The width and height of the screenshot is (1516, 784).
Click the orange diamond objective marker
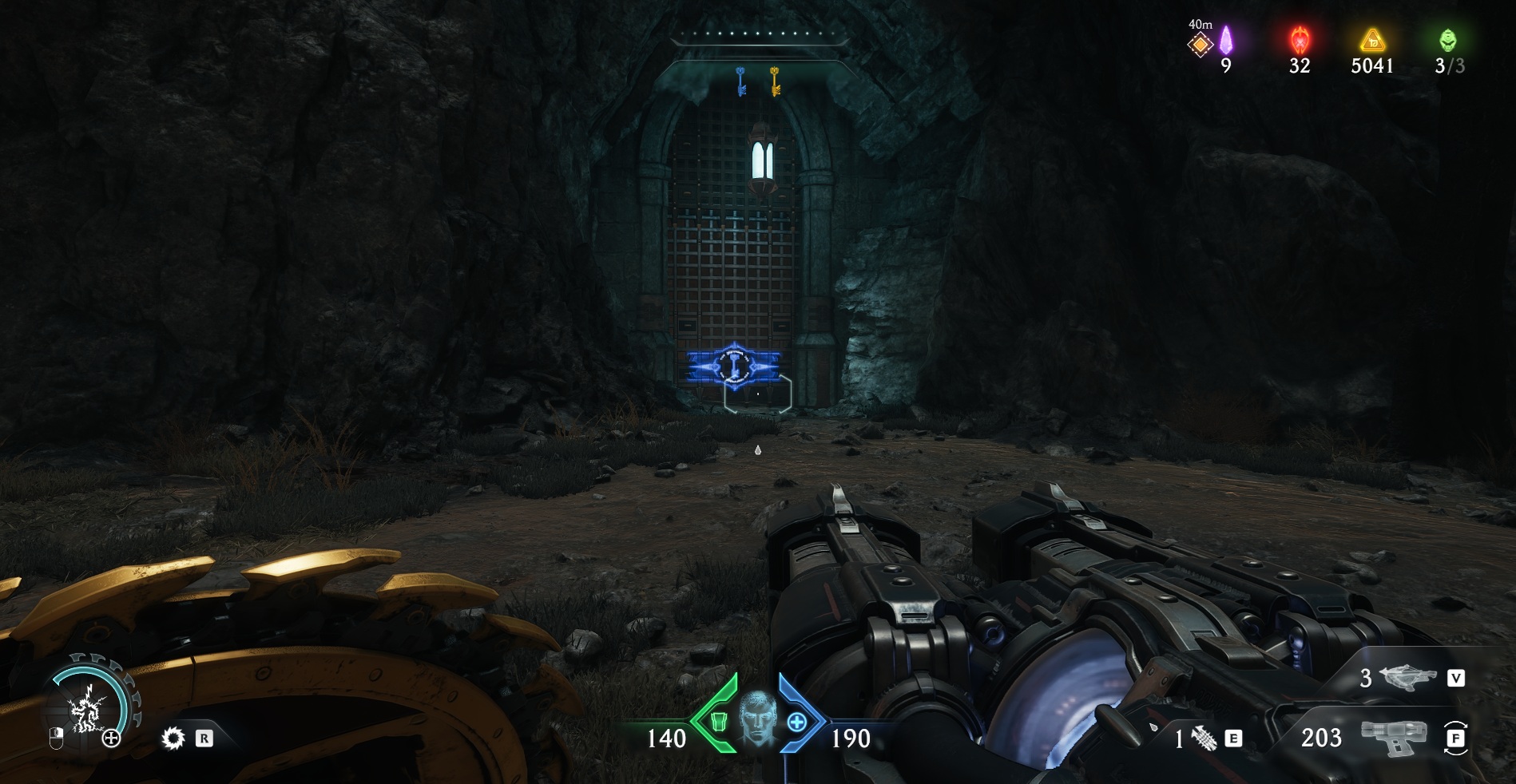[1200, 45]
